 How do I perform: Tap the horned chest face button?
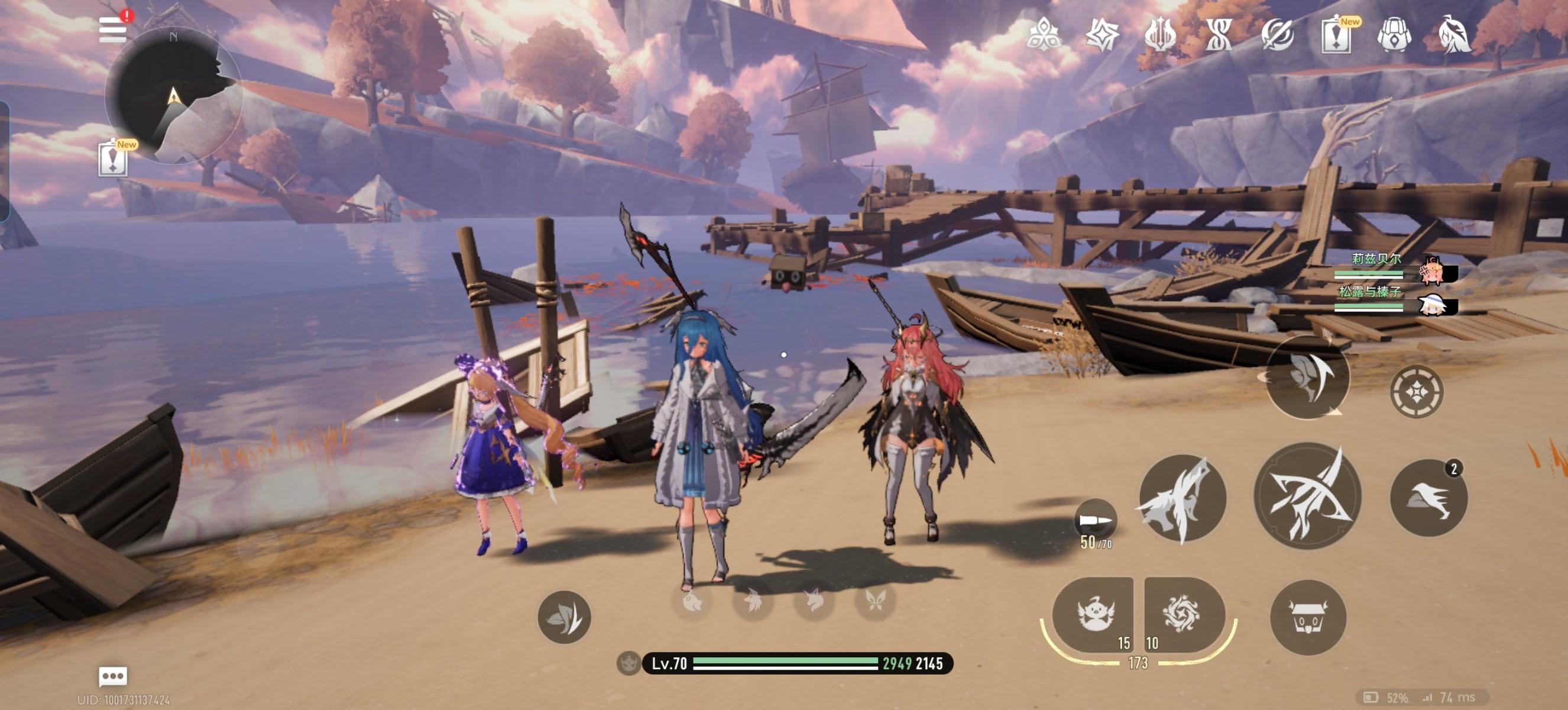pos(1308,618)
